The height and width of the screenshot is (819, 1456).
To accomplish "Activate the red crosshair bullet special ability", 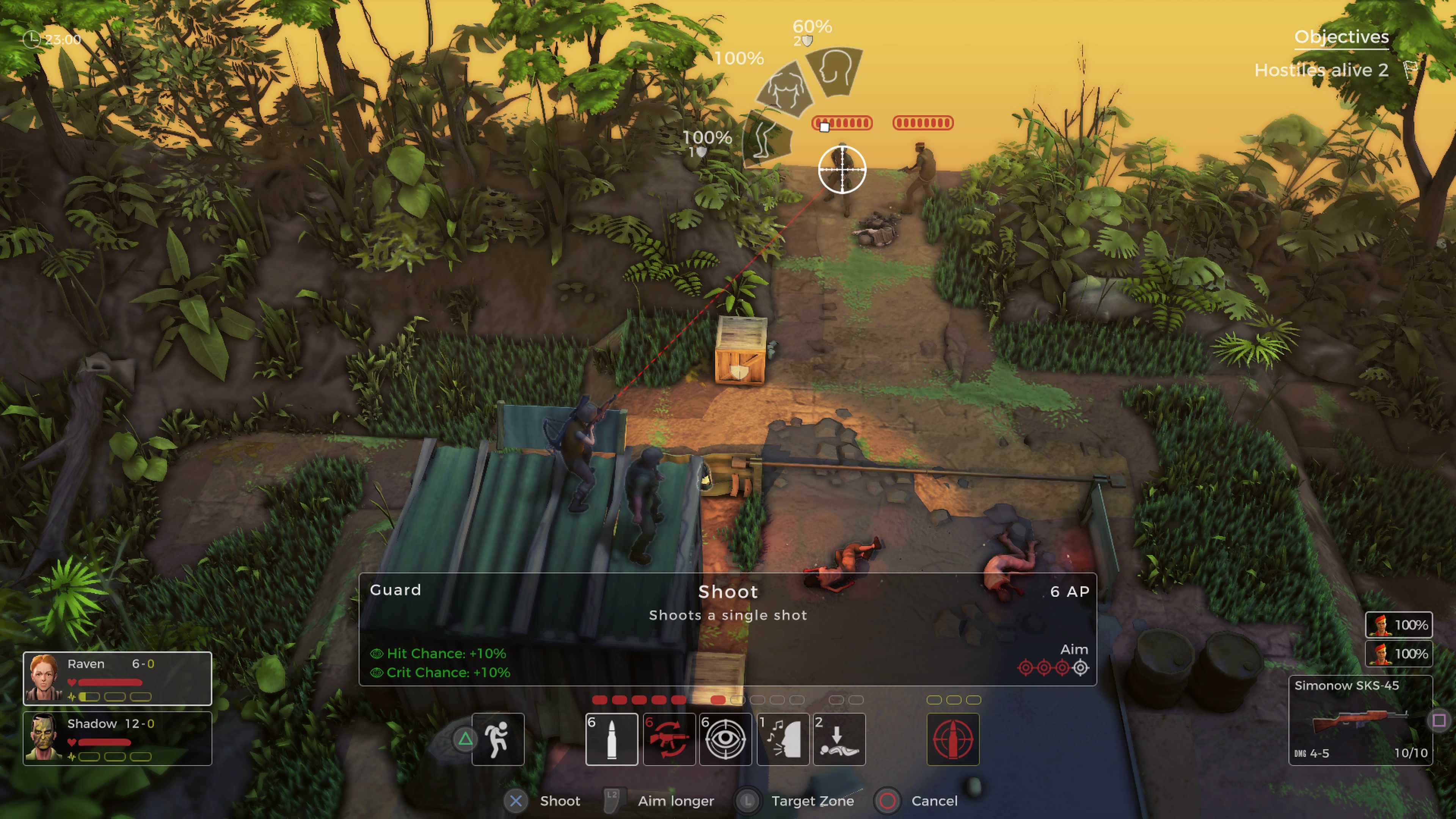I will pos(952,739).
